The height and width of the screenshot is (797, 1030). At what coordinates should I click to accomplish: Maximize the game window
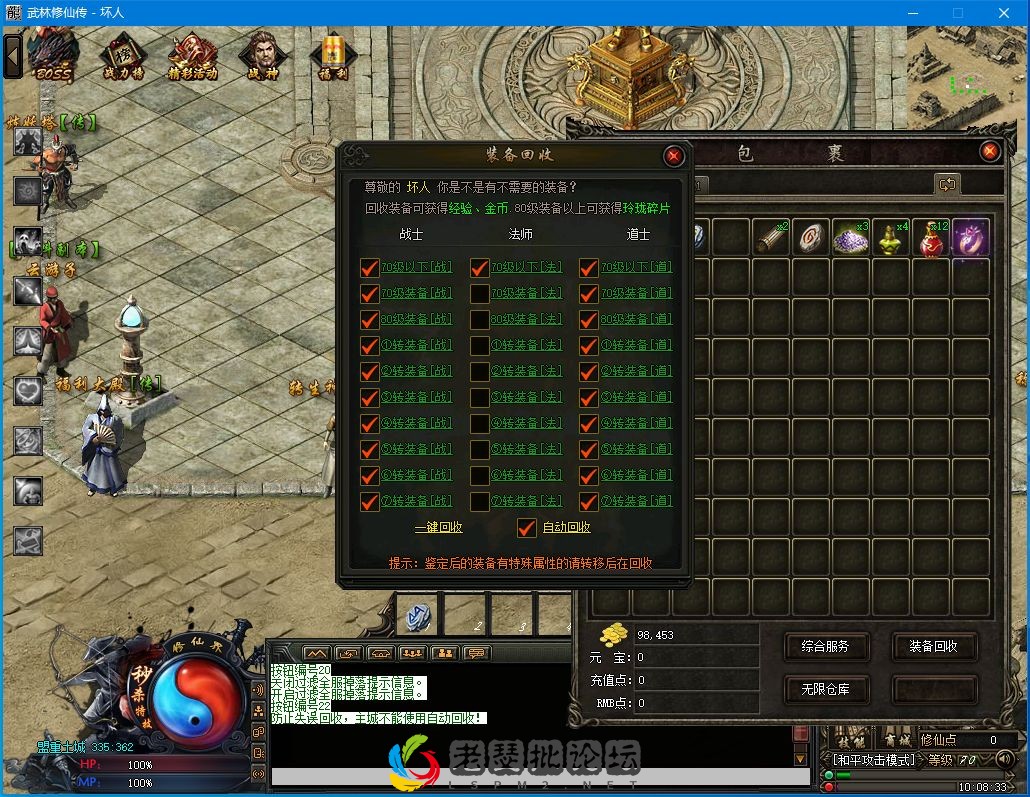(958, 13)
